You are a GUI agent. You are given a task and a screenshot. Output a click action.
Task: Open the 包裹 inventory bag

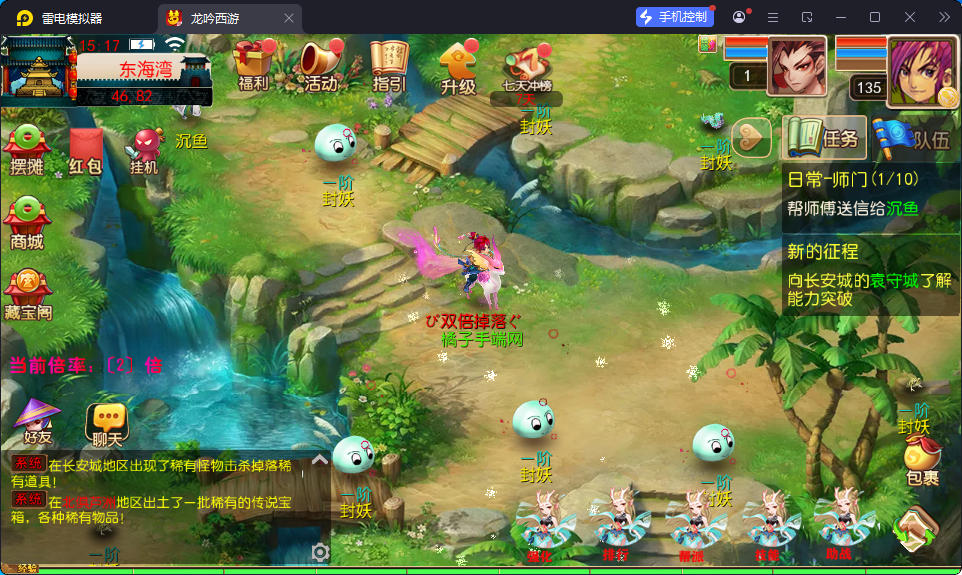click(x=922, y=463)
